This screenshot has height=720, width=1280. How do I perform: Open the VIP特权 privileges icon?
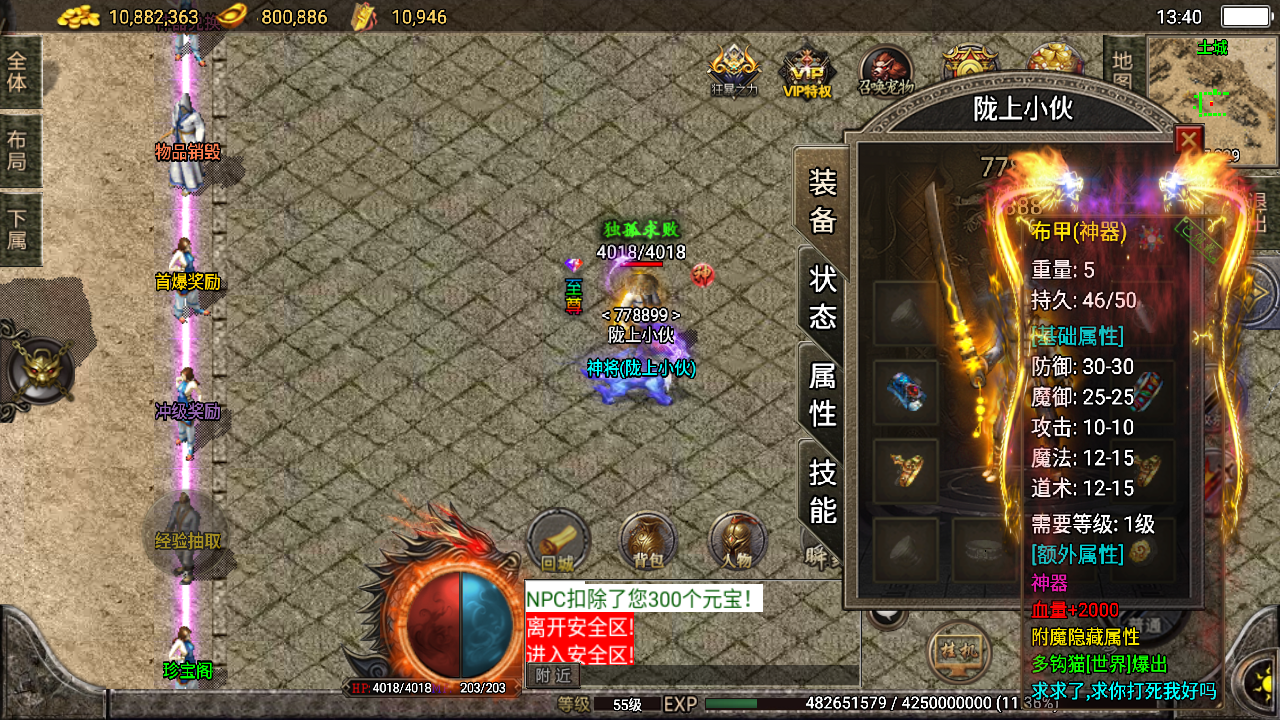pos(806,72)
